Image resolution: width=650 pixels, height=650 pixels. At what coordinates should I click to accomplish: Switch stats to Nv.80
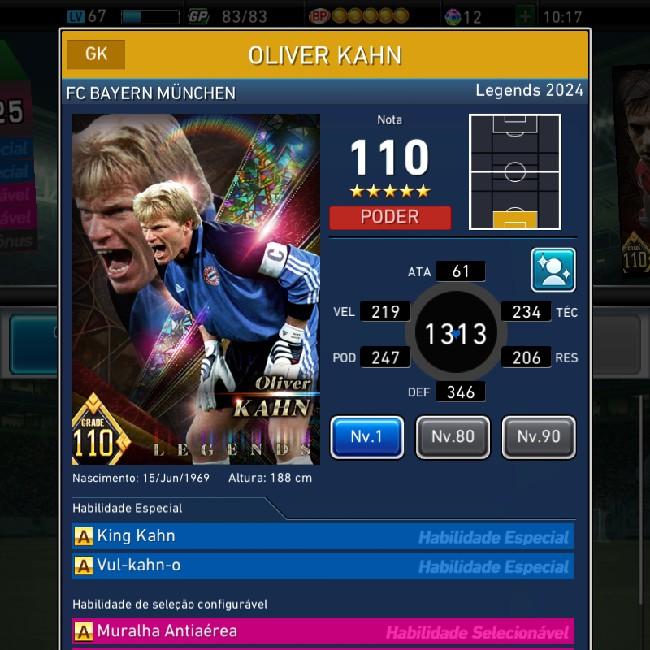pos(453,437)
